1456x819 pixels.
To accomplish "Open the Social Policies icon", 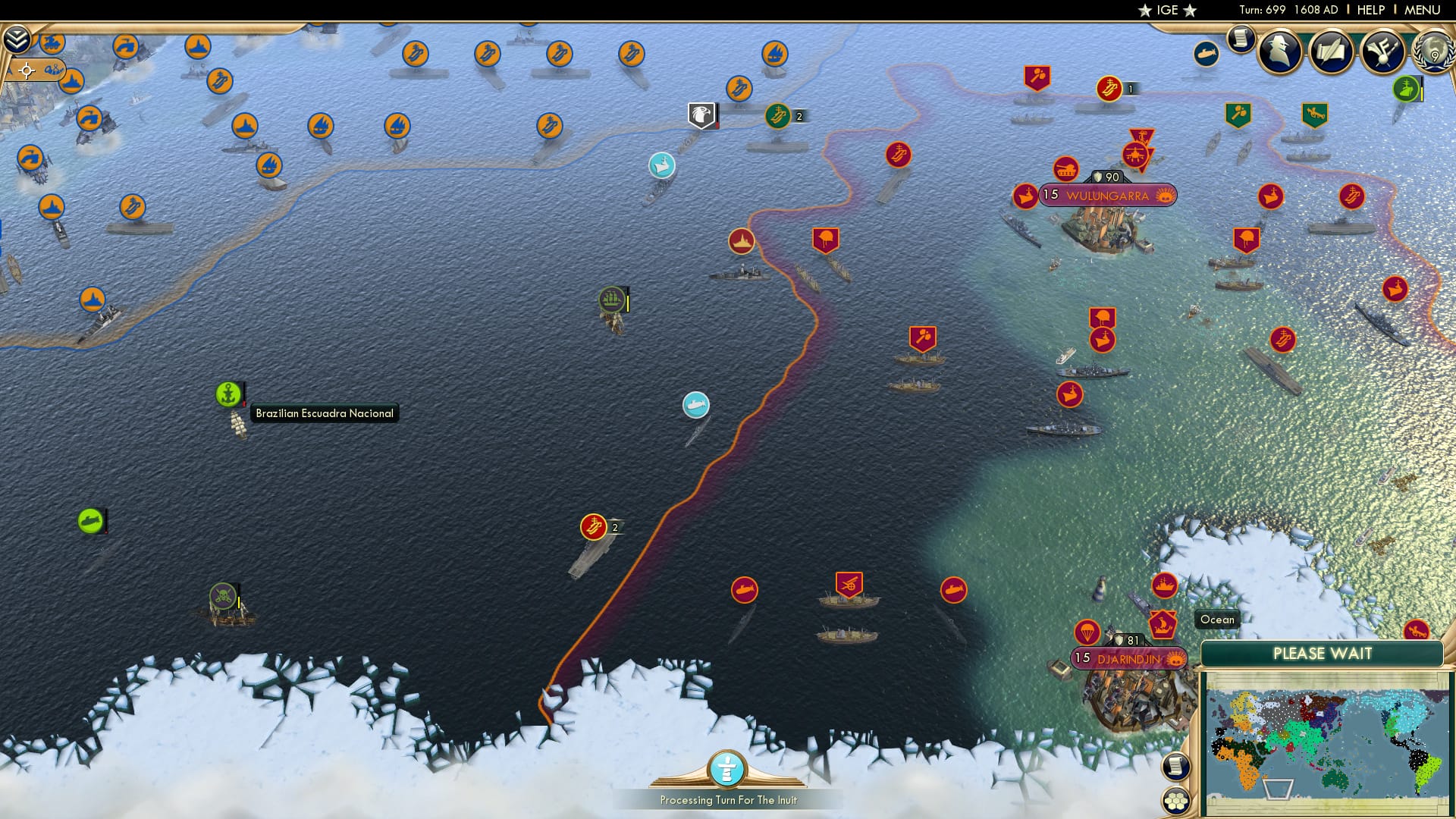I will pos(1382,52).
